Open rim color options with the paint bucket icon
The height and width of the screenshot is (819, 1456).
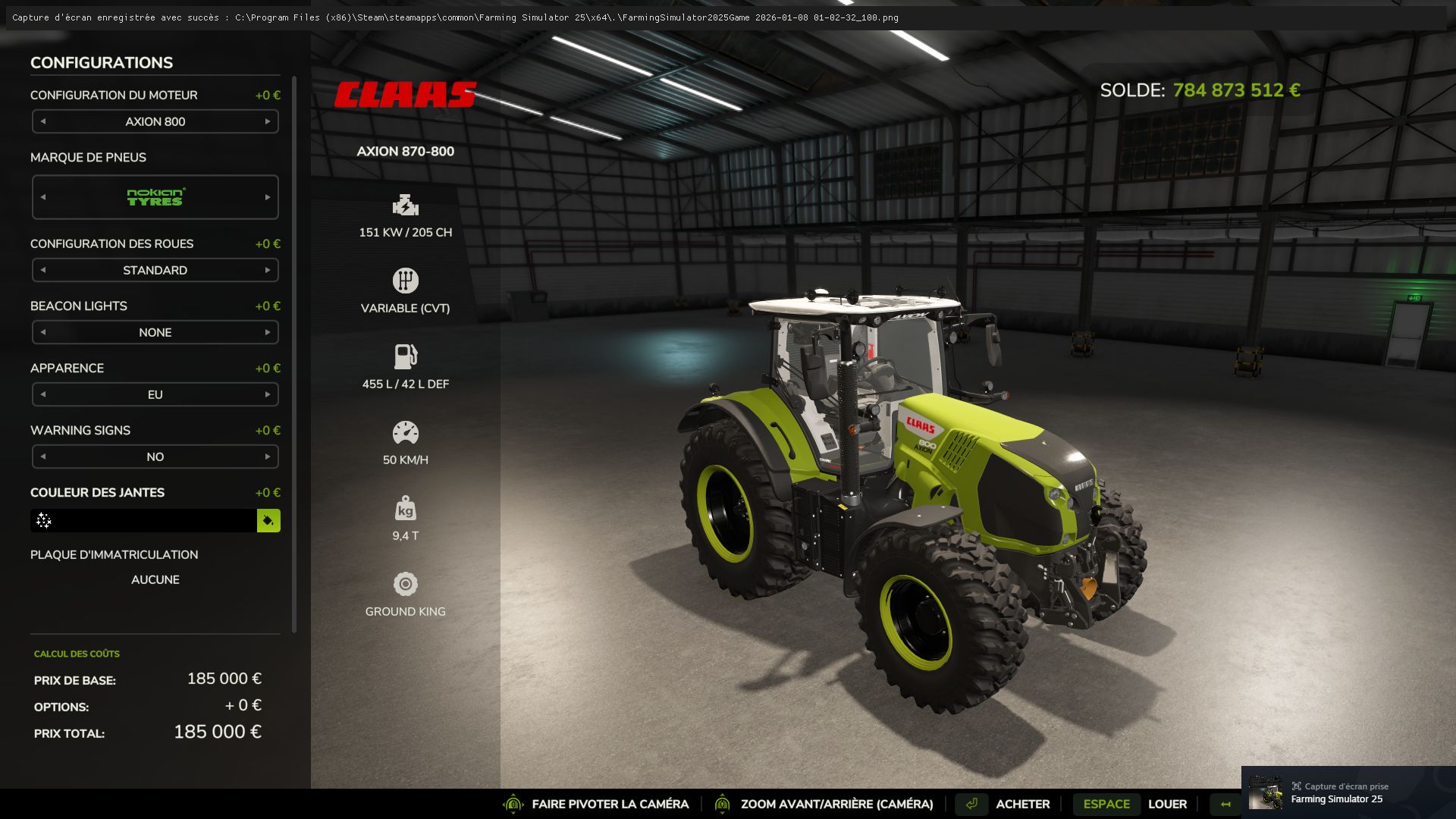click(268, 521)
